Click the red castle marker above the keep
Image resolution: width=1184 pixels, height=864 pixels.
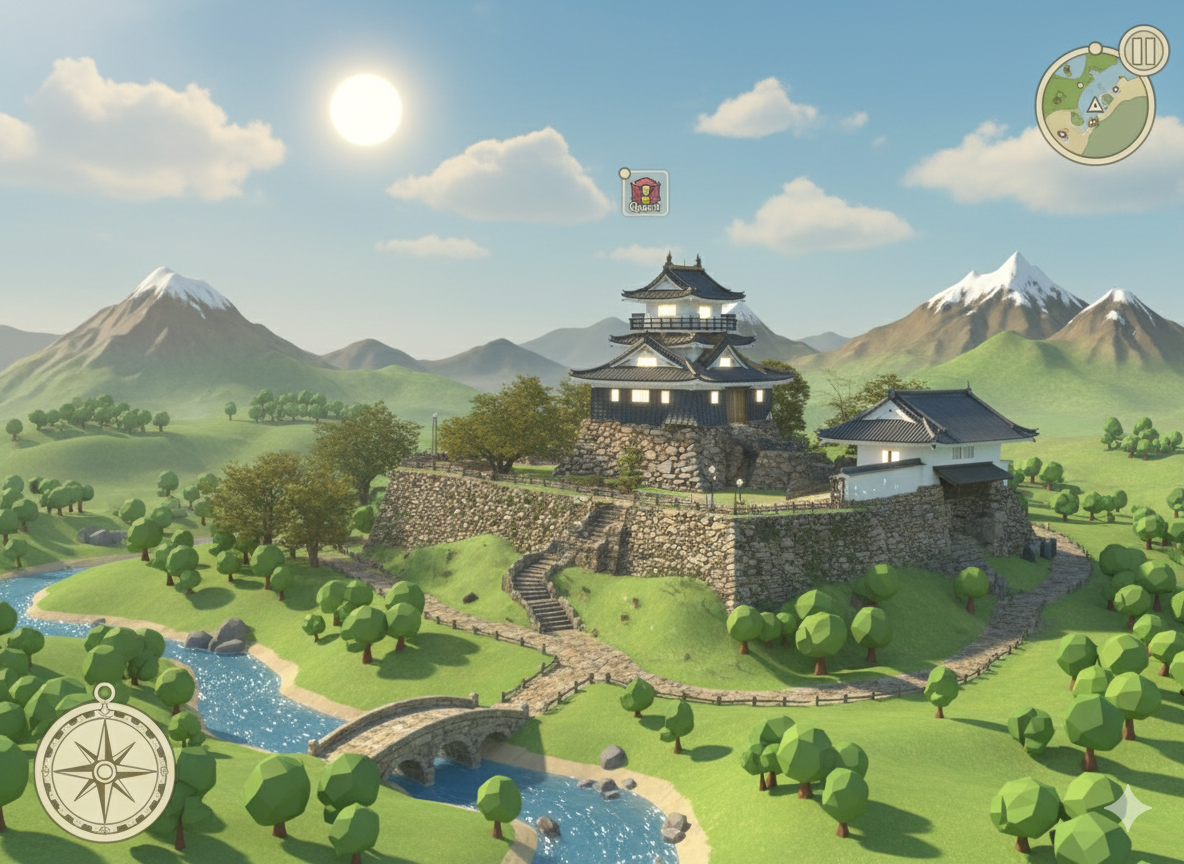point(645,193)
